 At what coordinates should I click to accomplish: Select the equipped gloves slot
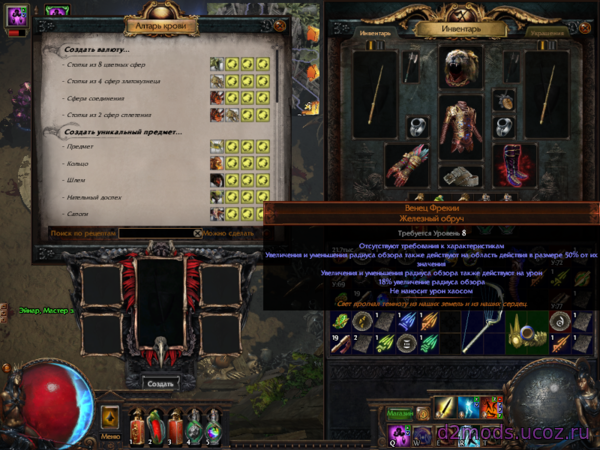click(404, 166)
